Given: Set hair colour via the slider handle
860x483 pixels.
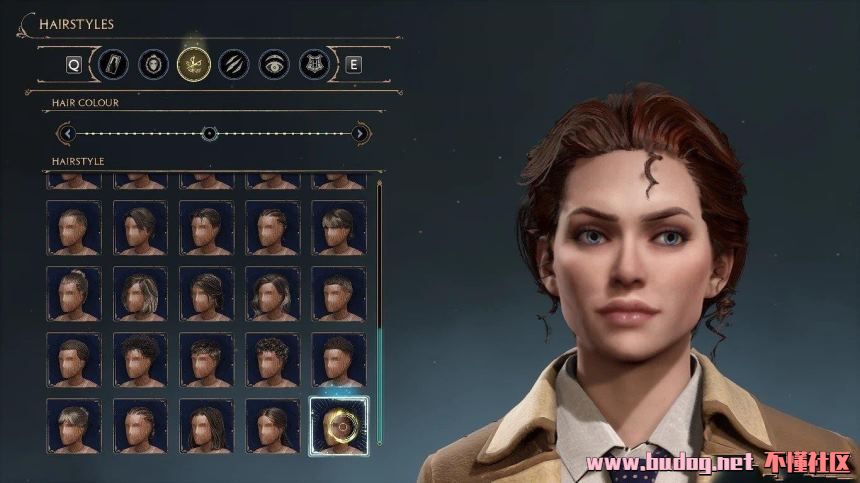Looking at the screenshot, I should tap(209, 133).
